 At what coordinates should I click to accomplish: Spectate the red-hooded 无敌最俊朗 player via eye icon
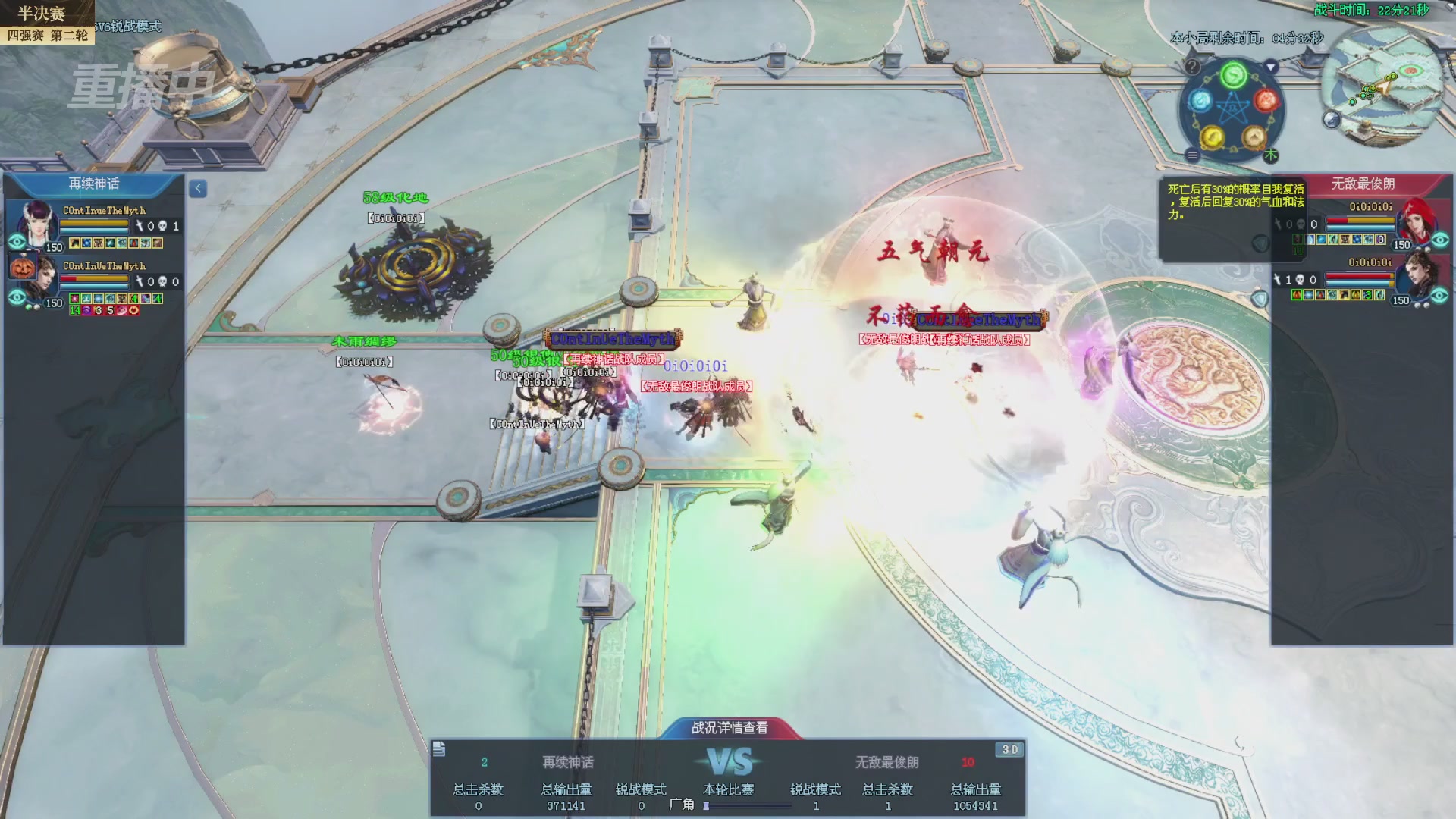click(x=1440, y=240)
